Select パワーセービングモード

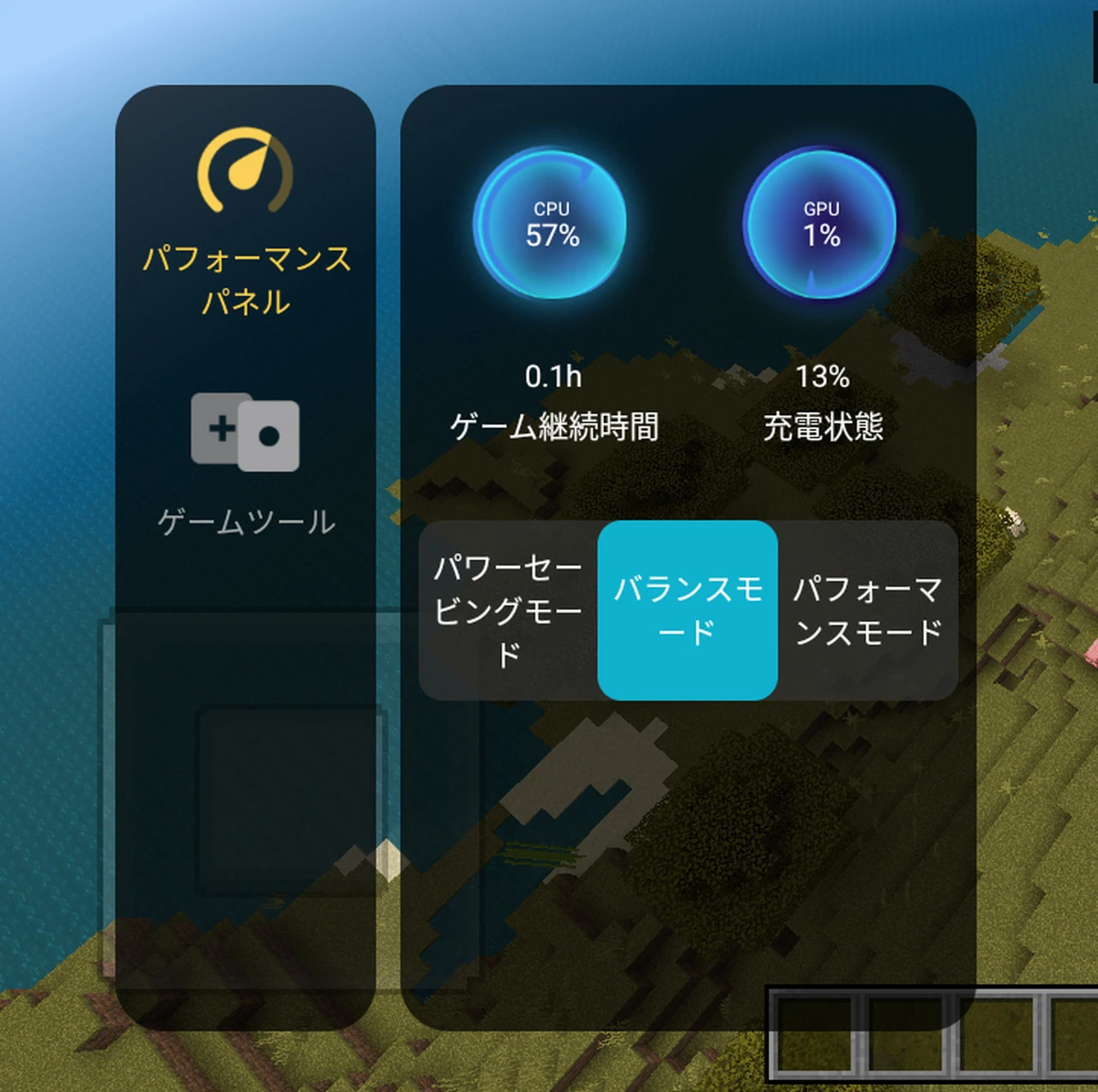508,610
